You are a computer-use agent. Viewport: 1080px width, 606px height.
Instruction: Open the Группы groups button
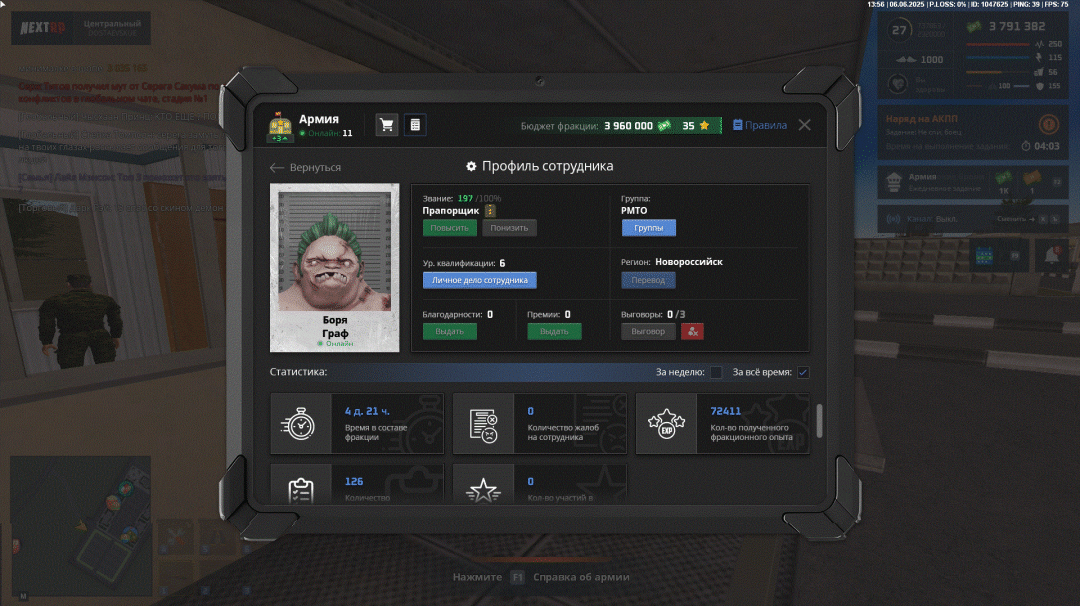[648, 228]
